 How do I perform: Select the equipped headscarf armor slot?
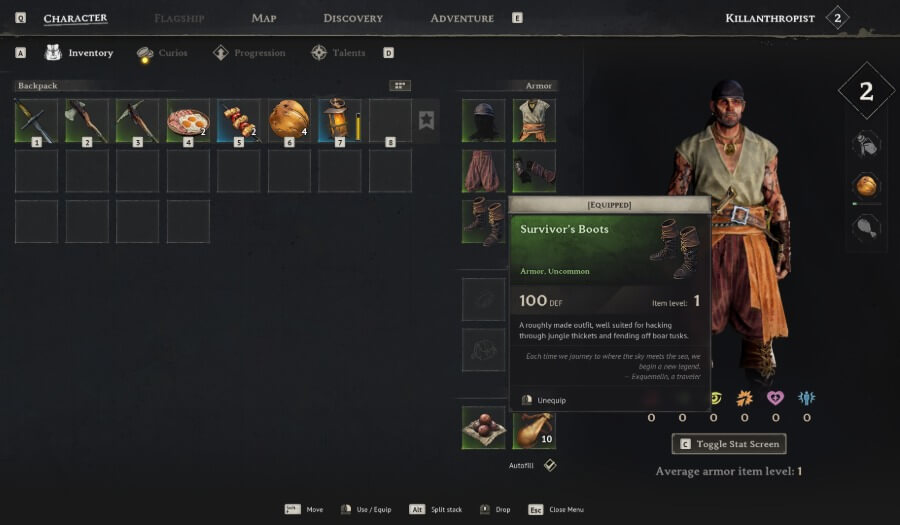483,120
